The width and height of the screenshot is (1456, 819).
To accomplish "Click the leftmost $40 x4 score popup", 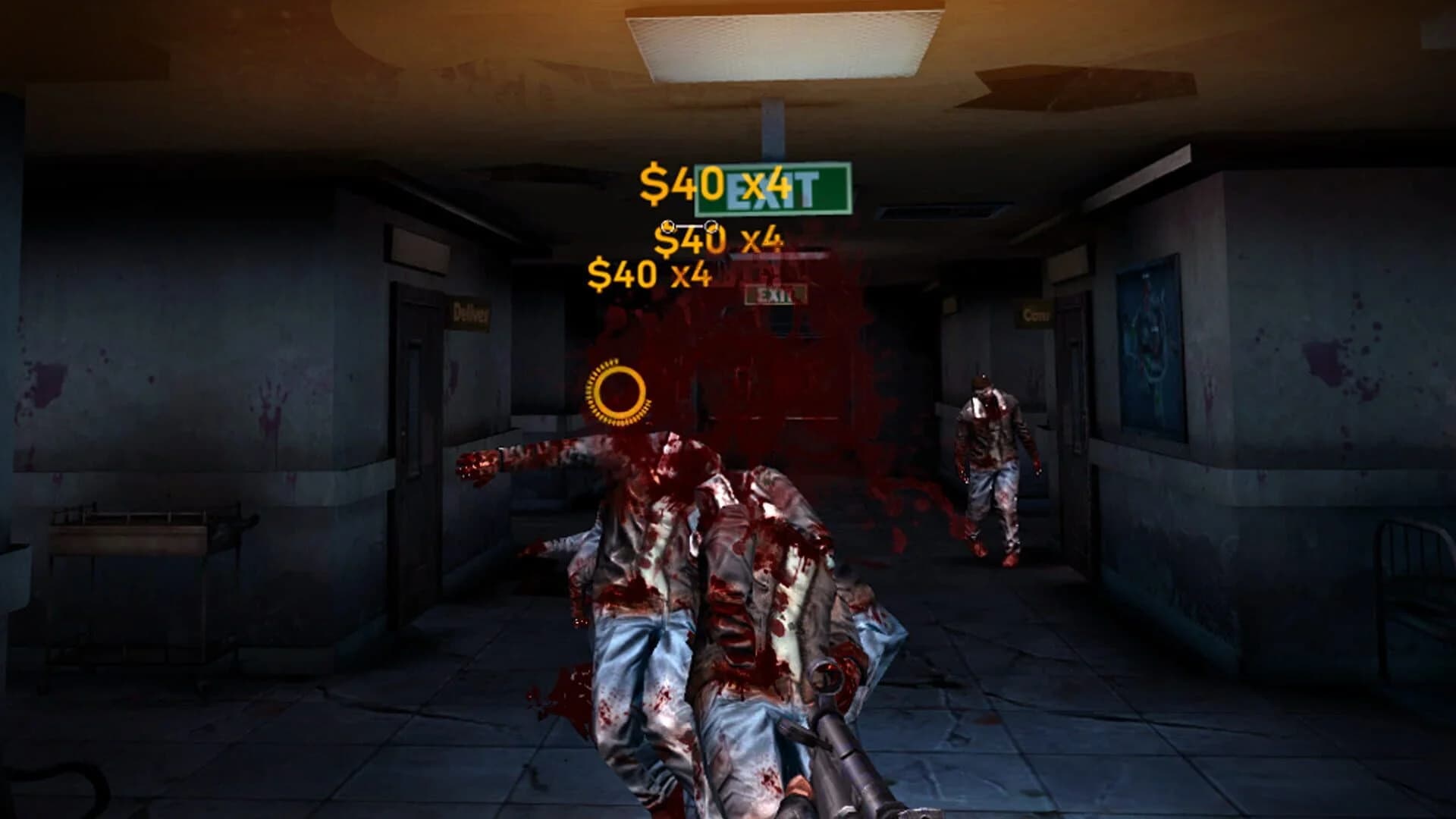I will click(x=652, y=275).
